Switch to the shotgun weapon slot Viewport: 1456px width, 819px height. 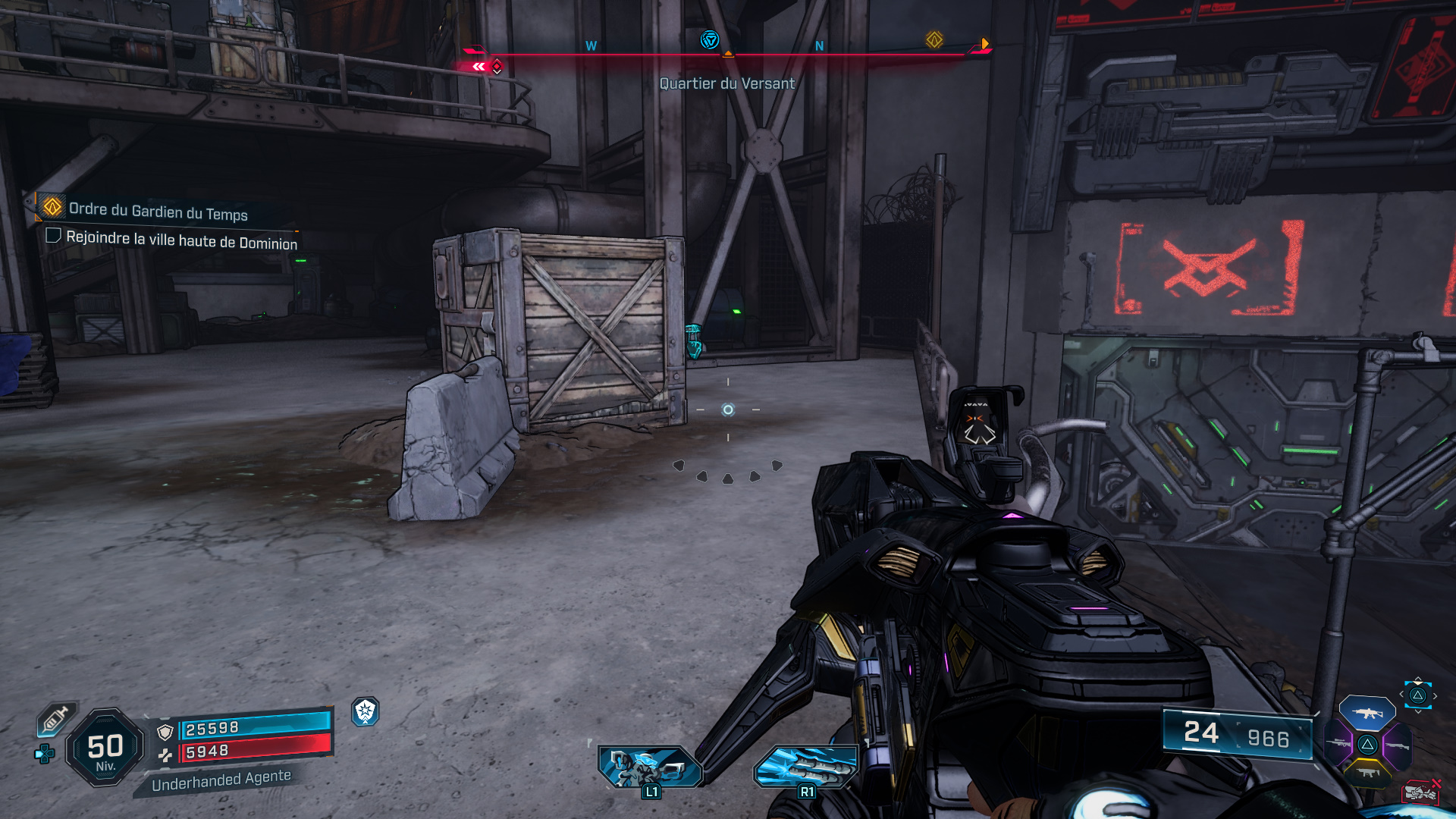coord(1397,746)
